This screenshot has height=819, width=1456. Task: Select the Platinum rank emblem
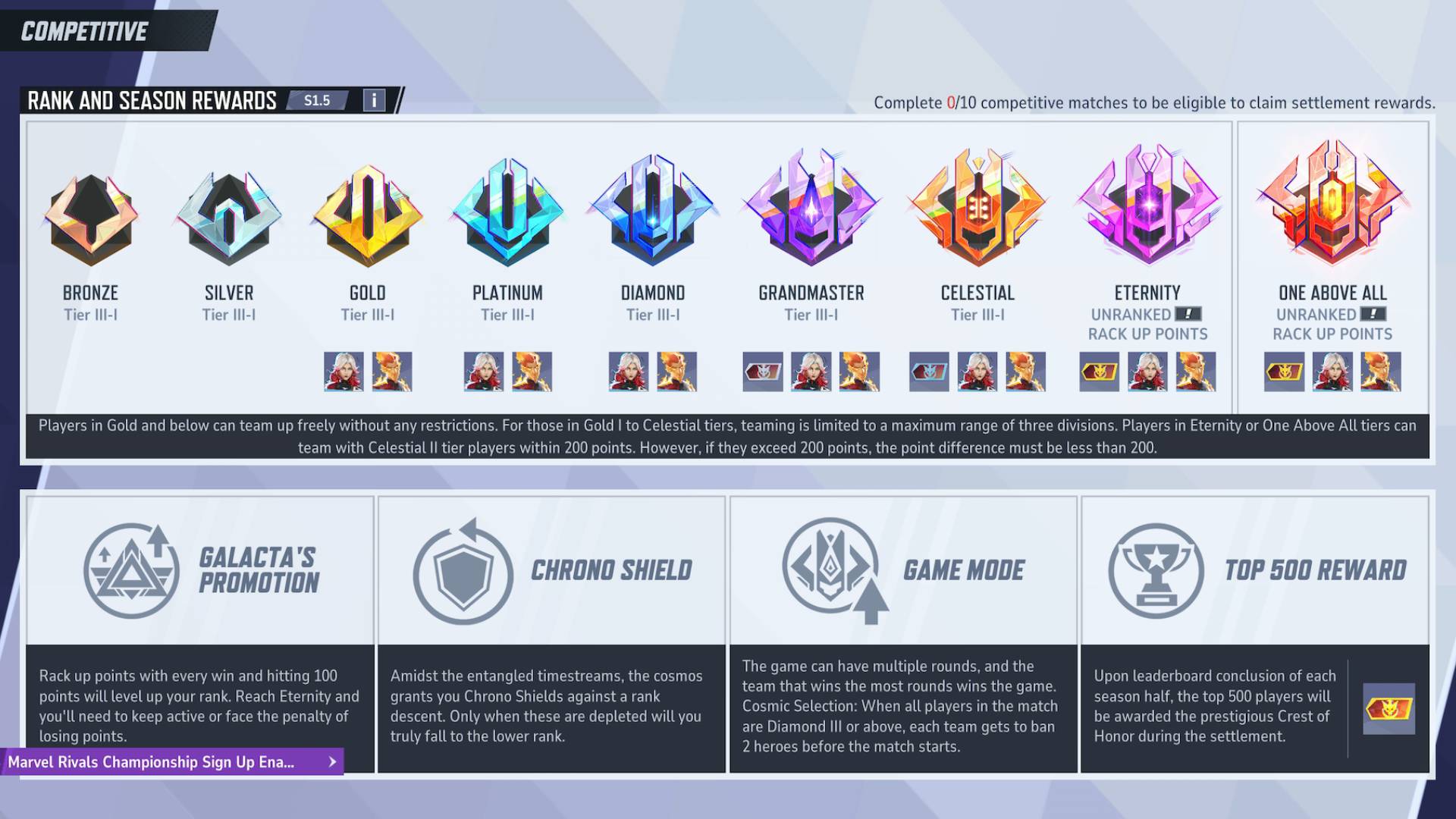point(507,216)
